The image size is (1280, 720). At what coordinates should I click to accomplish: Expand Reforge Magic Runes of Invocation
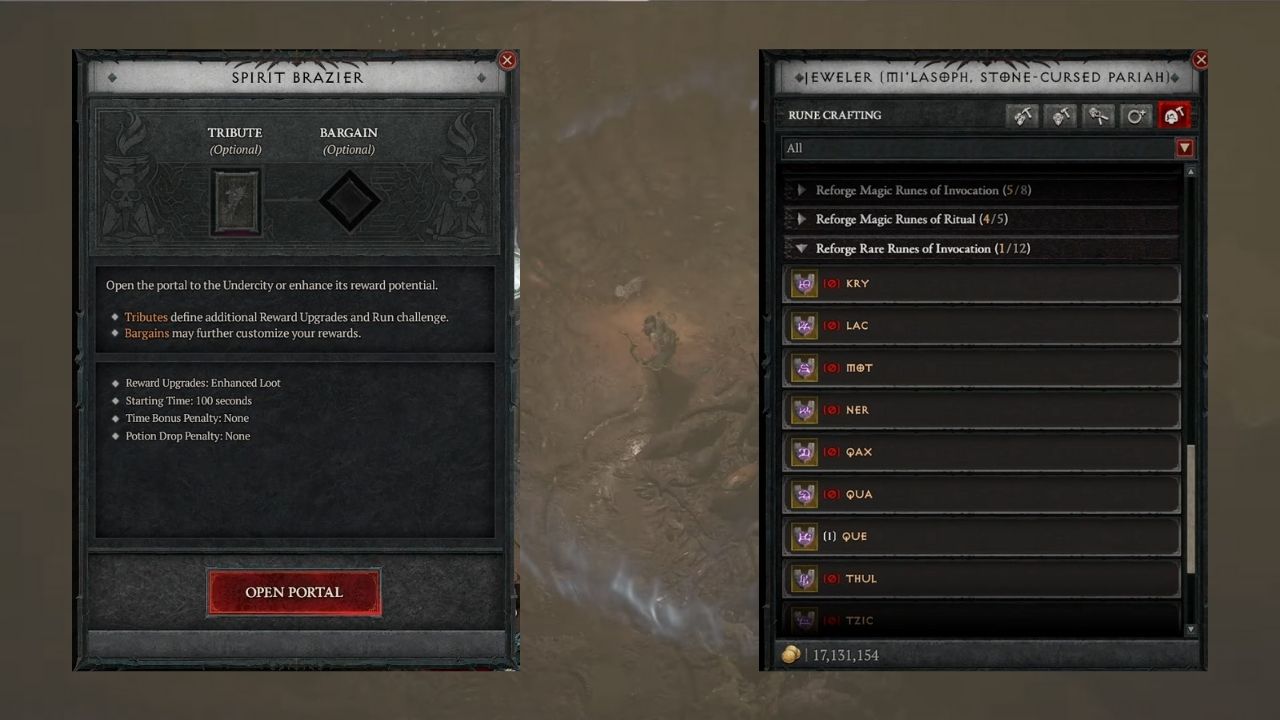tap(801, 190)
